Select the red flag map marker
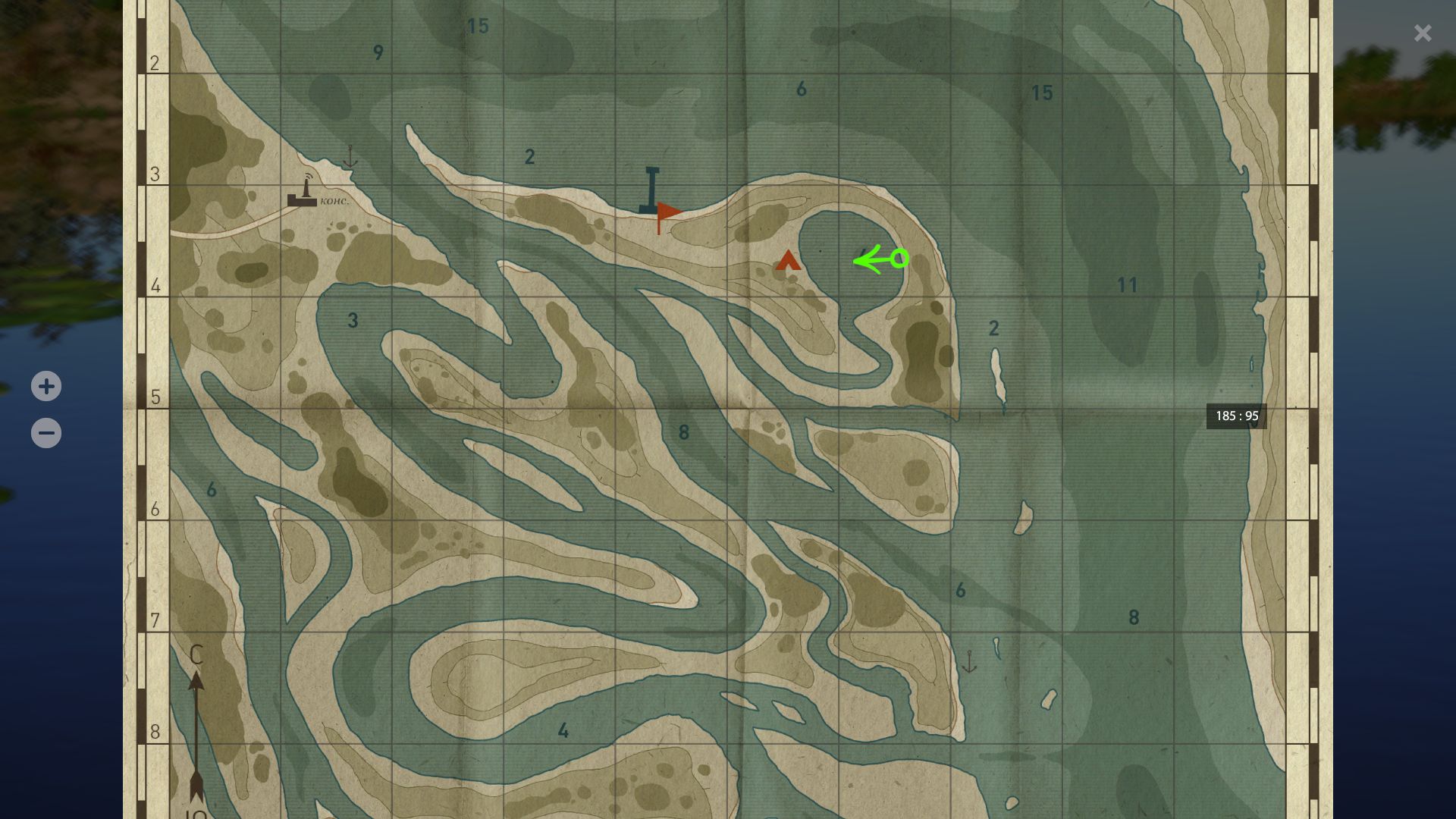This screenshot has width=1456, height=819. pos(667,214)
